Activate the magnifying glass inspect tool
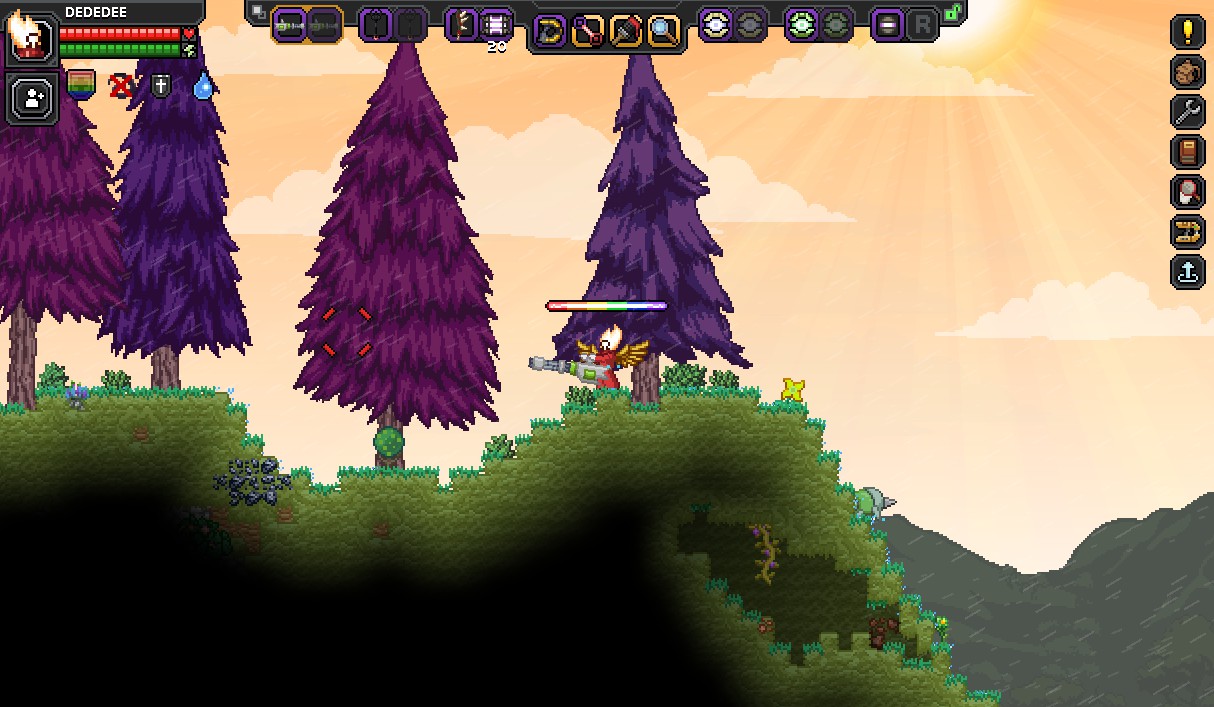The height and width of the screenshot is (707, 1214). pyautogui.click(x=663, y=31)
